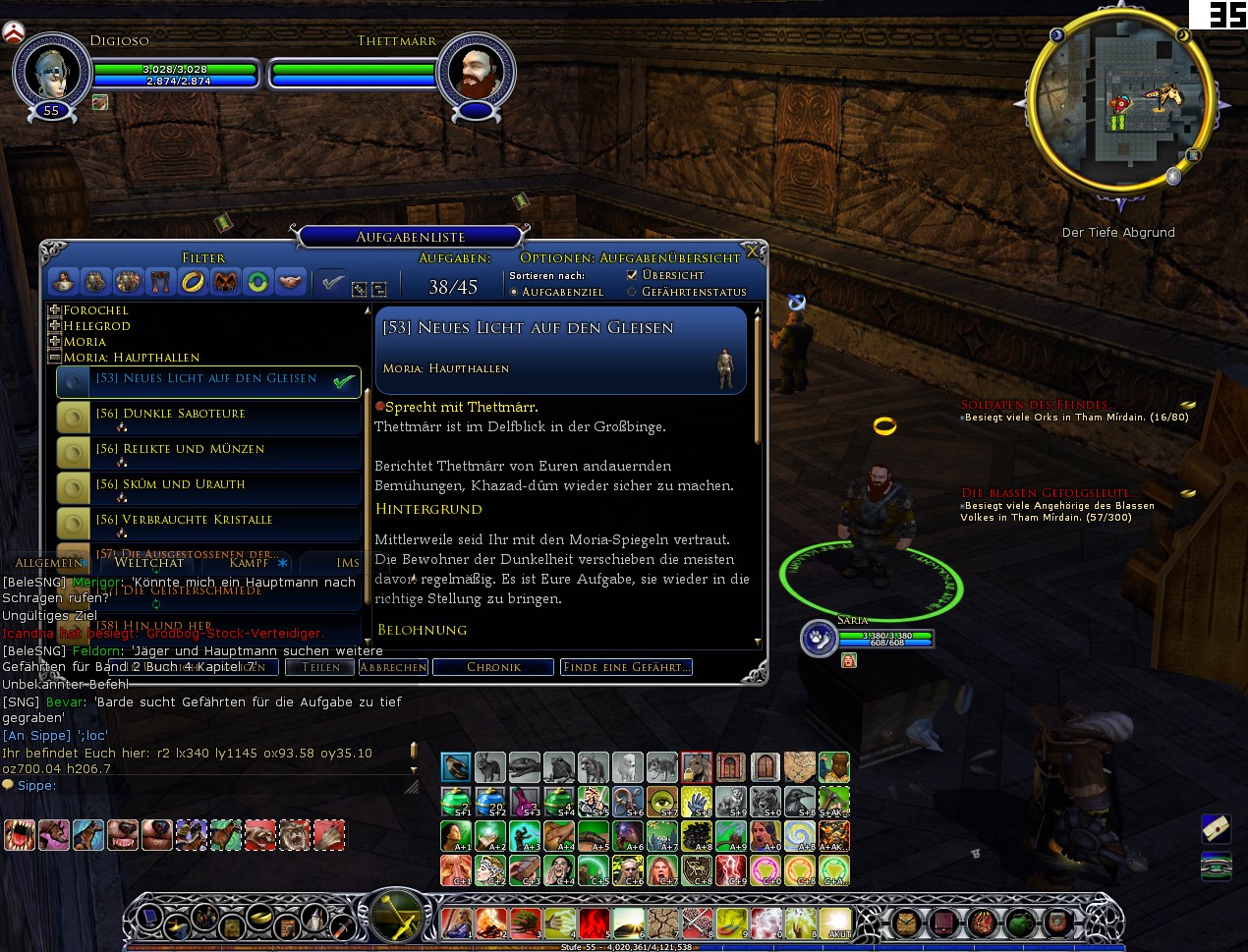The height and width of the screenshot is (952, 1248).
Task: Select the pet Saria portrait frame
Action: pos(819,639)
